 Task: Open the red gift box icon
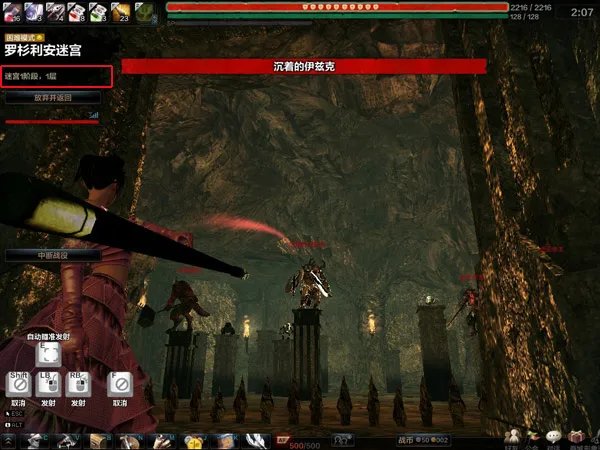tap(578, 437)
